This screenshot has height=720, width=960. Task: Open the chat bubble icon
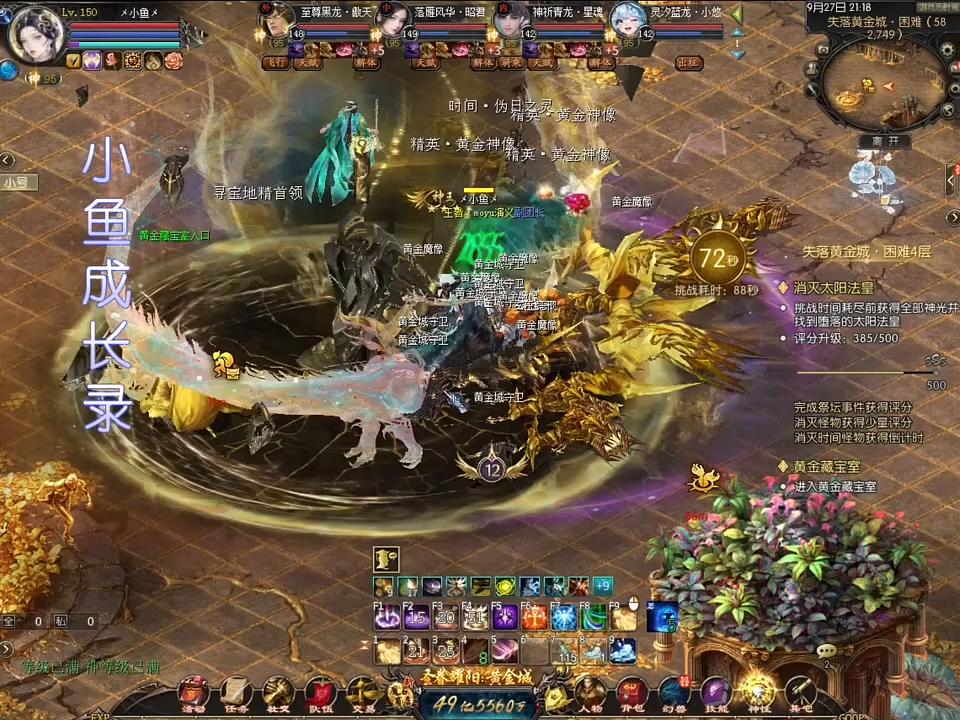827,651
